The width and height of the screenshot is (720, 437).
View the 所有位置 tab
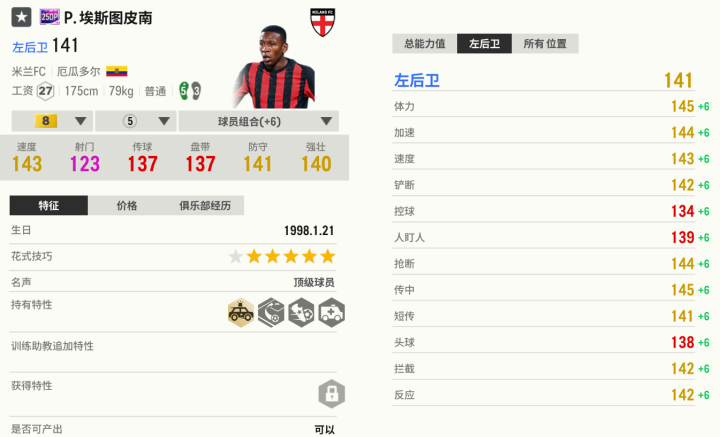(547, 44)
